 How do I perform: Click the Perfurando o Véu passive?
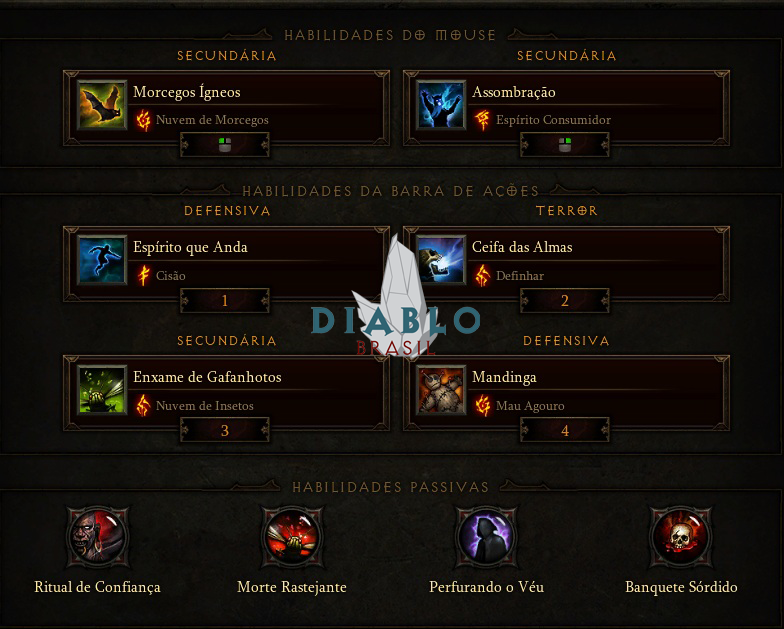(x=486, y=537)
